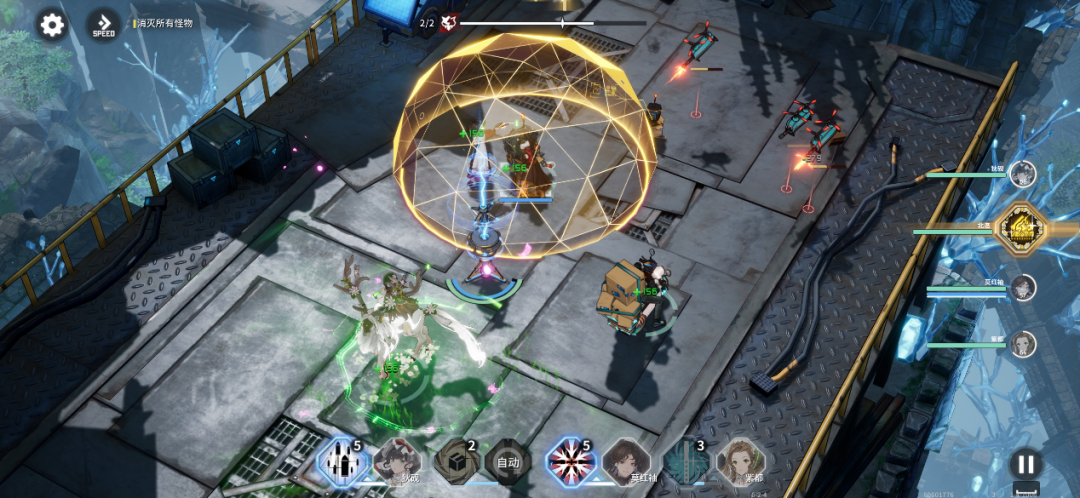Click the top party portrait on the right side
Viewport: 1080px width, 498px height.
click(1022, 173)
